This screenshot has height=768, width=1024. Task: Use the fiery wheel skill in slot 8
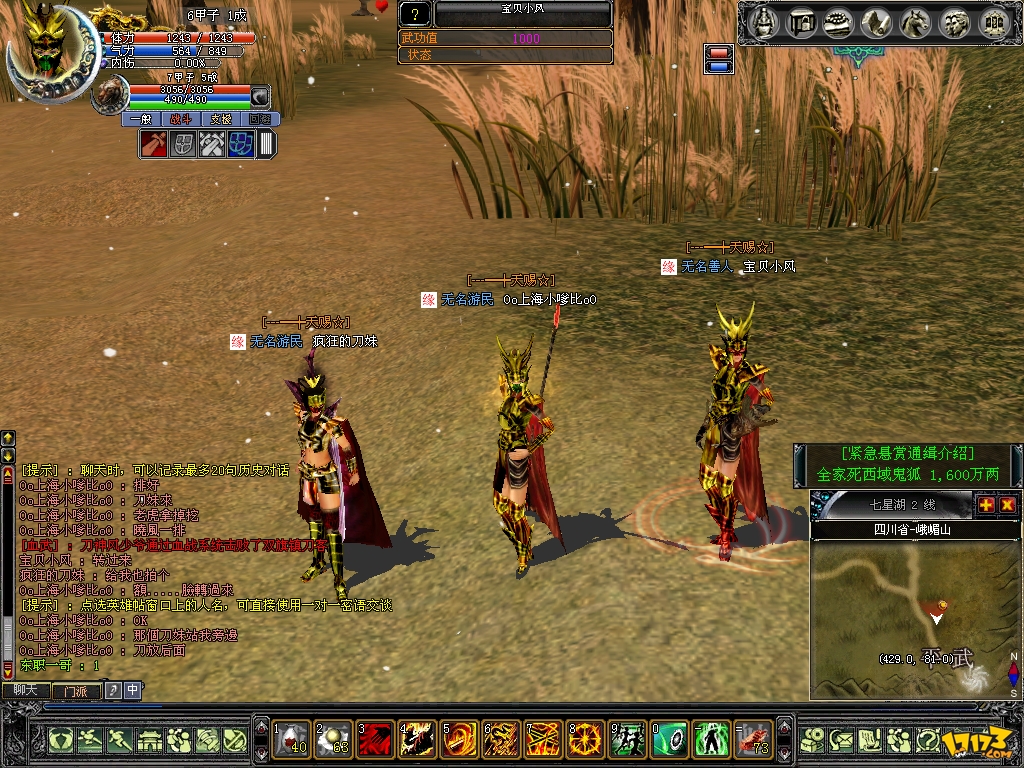click(586, 739)
